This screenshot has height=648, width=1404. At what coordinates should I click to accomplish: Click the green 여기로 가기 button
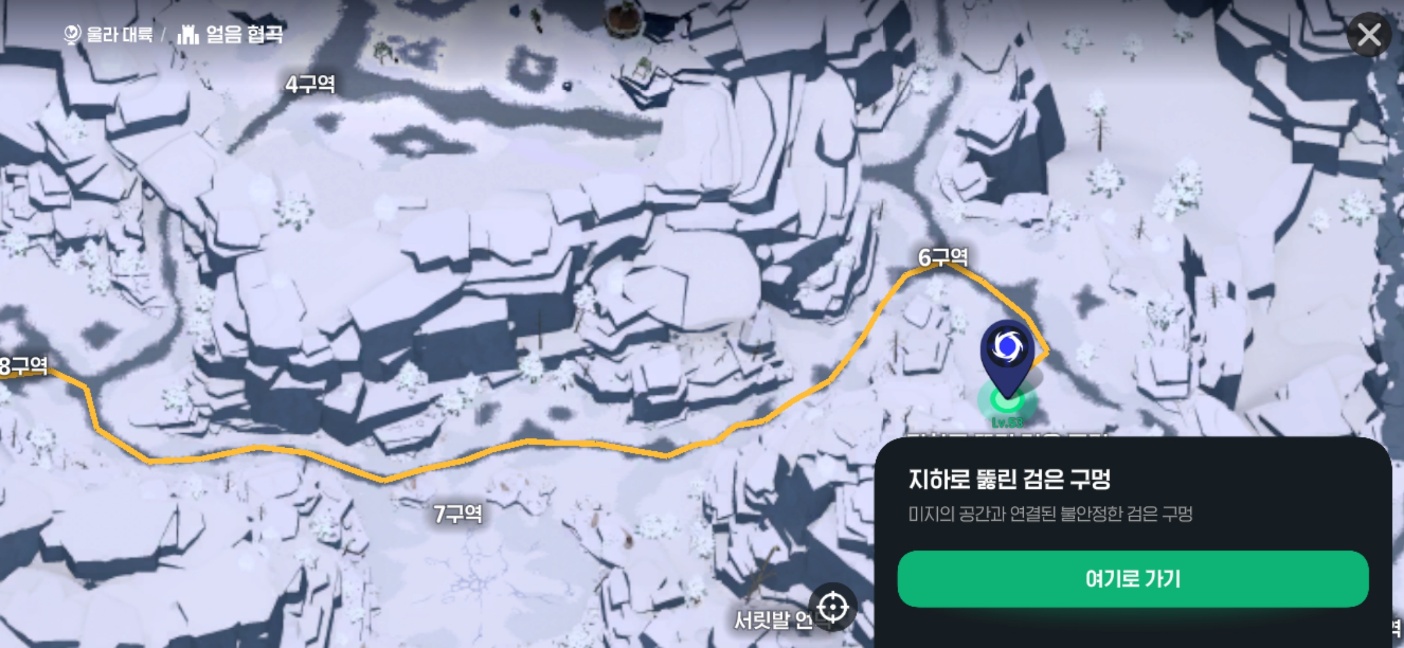point(1132,579)
